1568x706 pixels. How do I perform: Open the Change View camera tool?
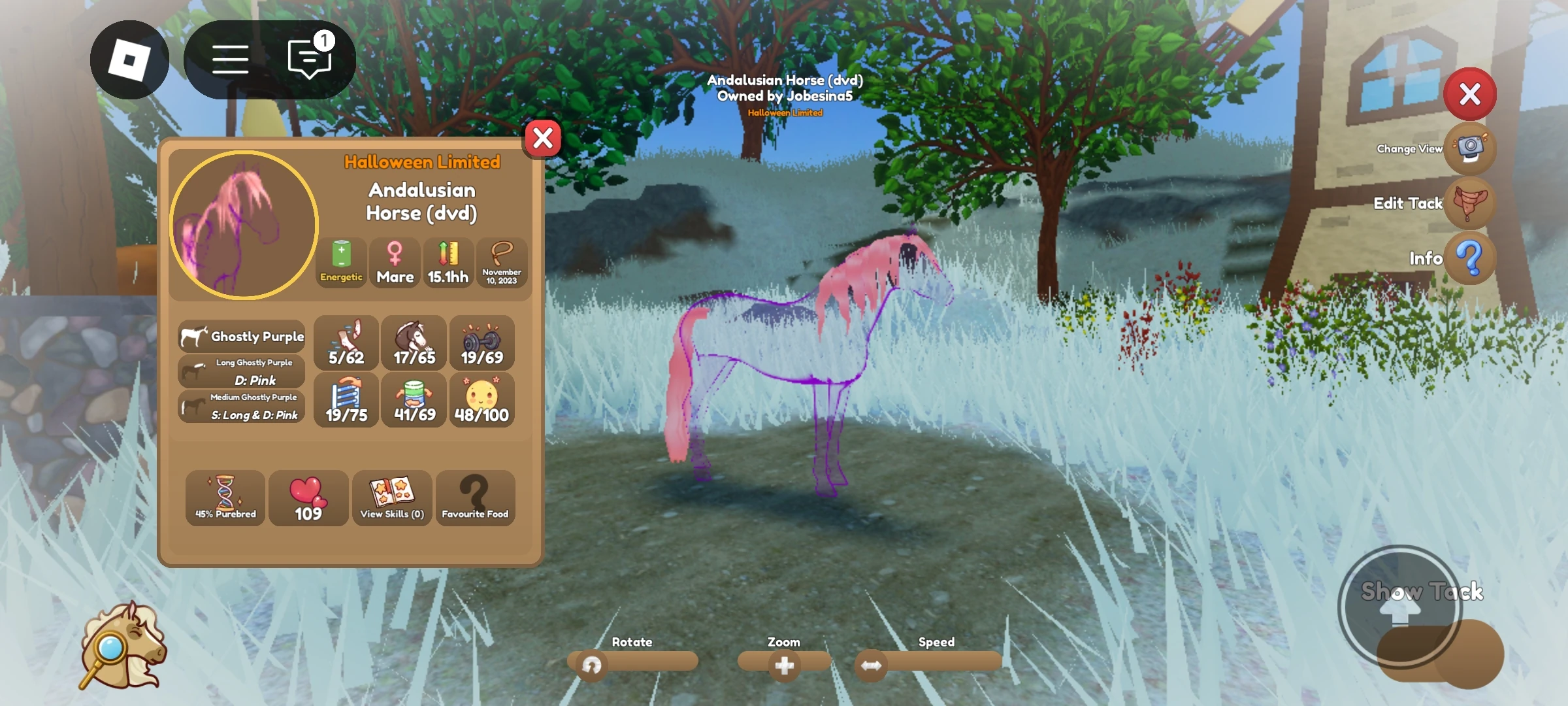pos(1471,148)
